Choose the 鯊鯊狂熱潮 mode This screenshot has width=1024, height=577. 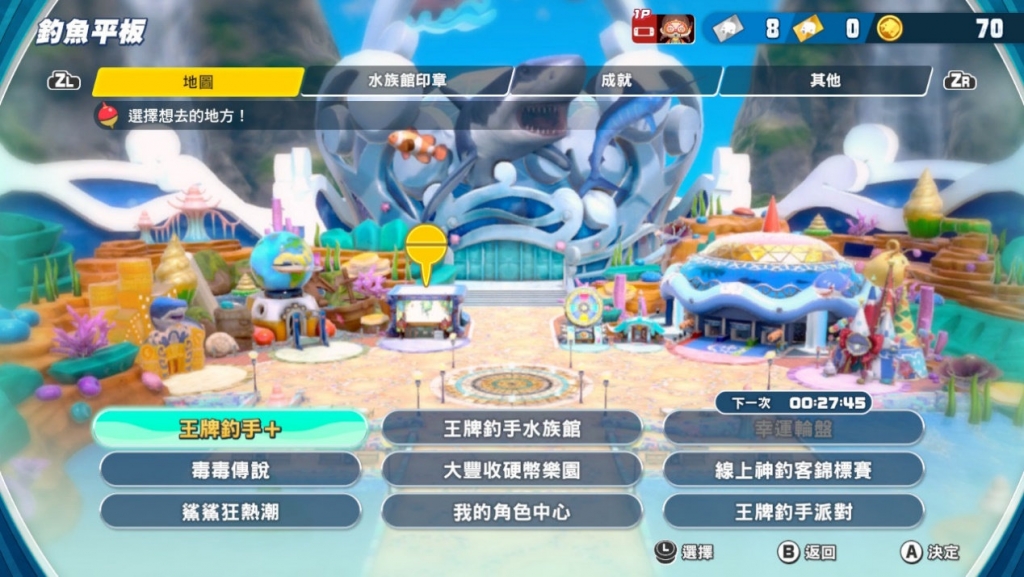pos(230,512)
